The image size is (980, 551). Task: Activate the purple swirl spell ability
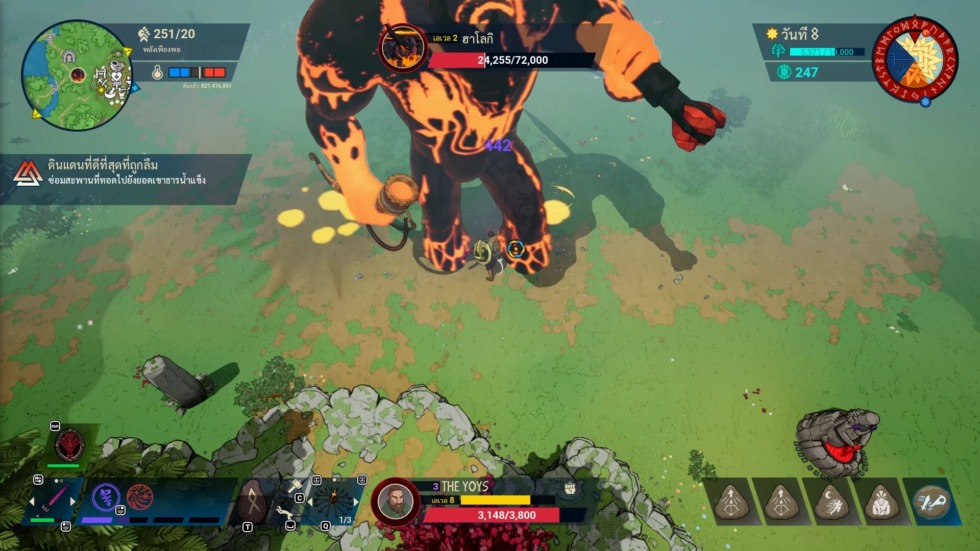tap(107, 497)
